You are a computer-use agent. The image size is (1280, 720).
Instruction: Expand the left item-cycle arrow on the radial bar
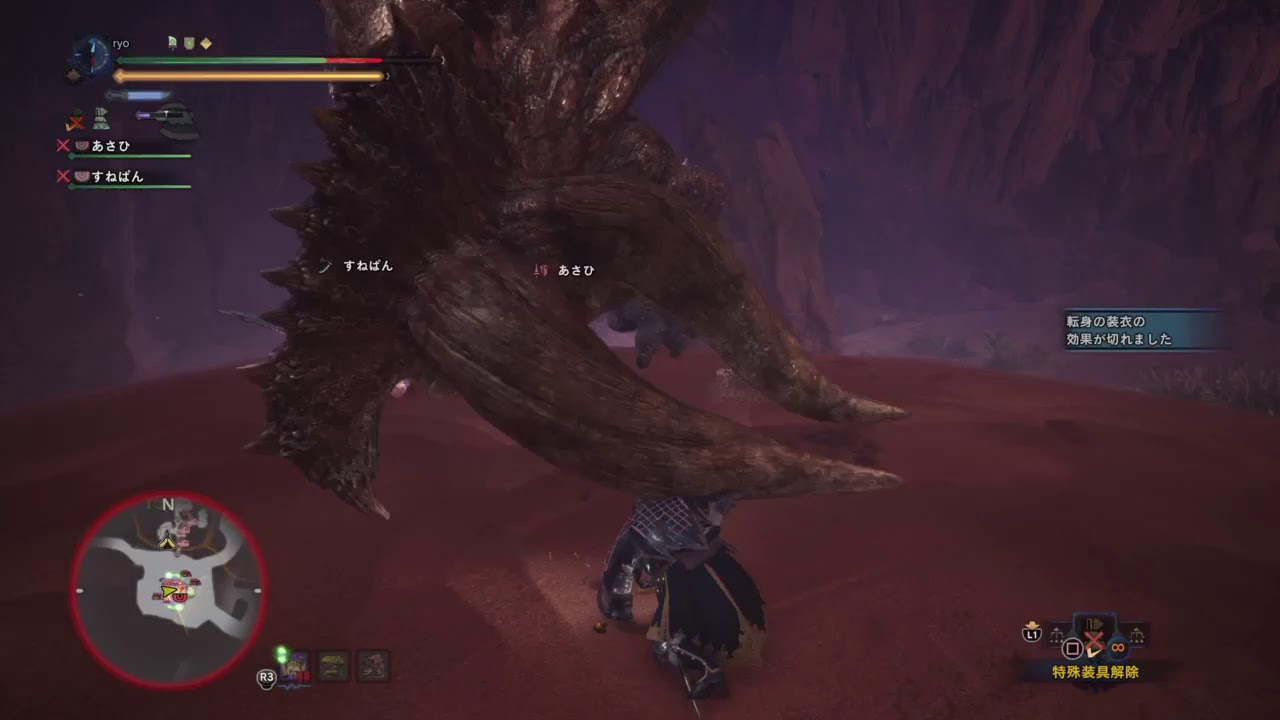[1057, 634]
